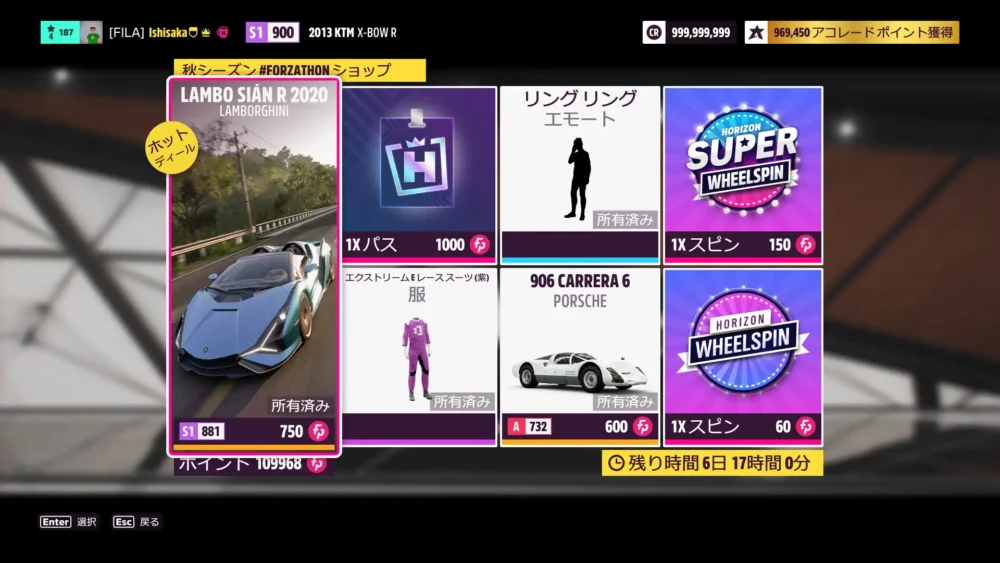The height and width of the screenshot is (563, 1000).
Task: Pick the Horizon Wheelspin for 60 points
Action: click(x=742, y=356)
